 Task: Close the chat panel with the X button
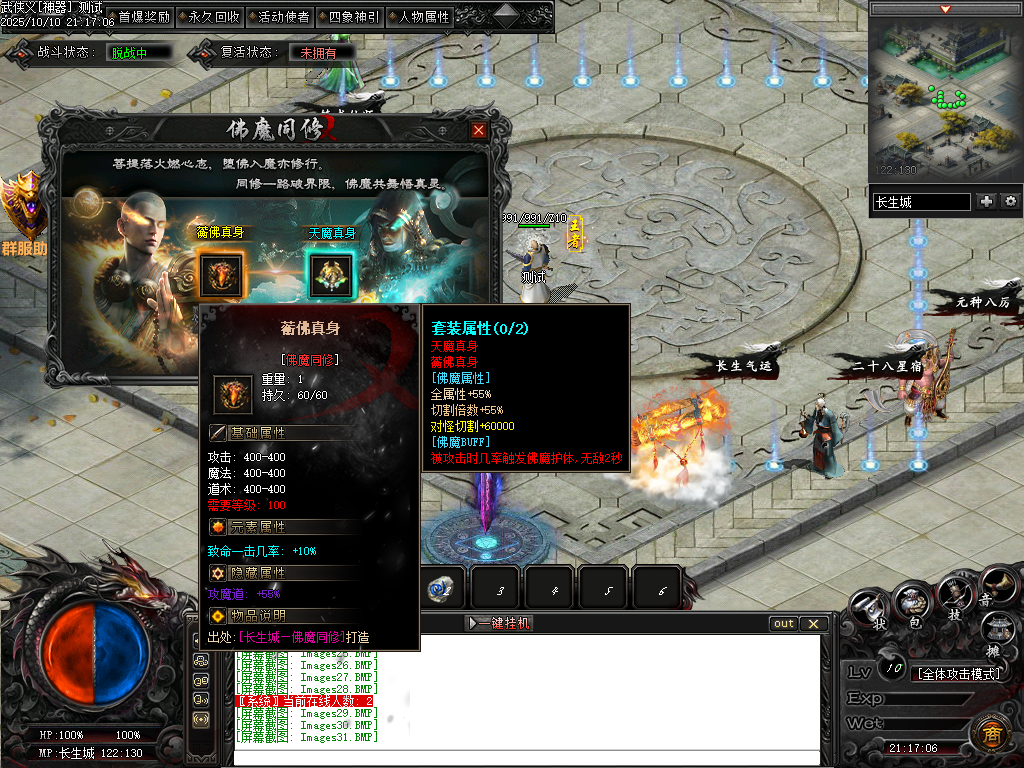coord(814,624)
